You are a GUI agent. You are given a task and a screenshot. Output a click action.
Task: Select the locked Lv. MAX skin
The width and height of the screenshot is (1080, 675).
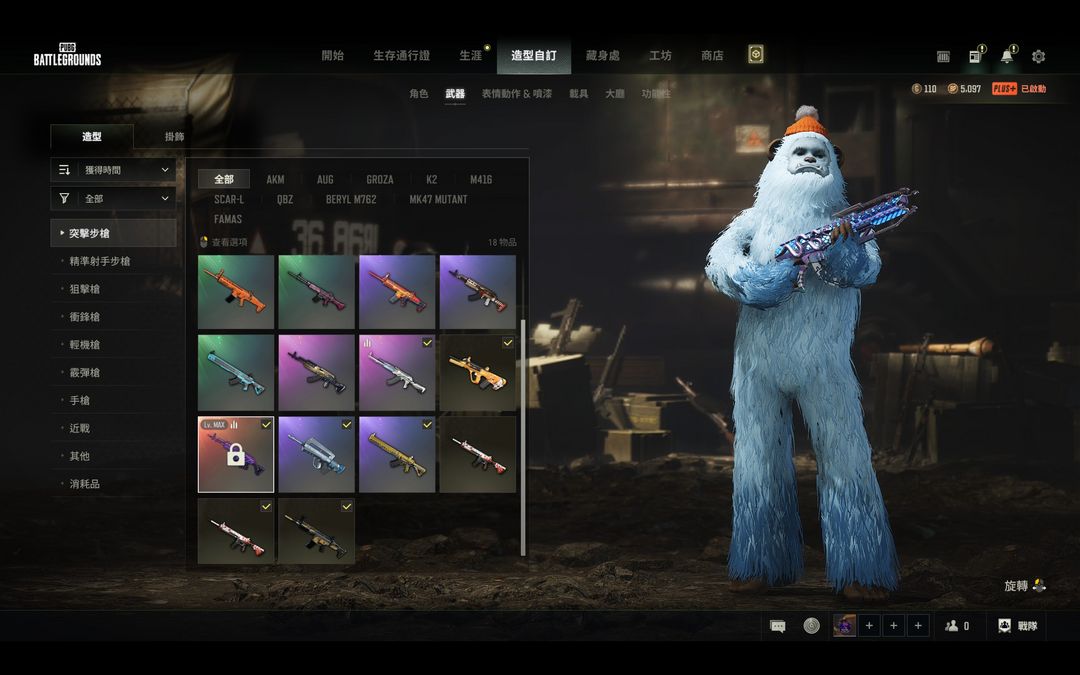[236, 455]
